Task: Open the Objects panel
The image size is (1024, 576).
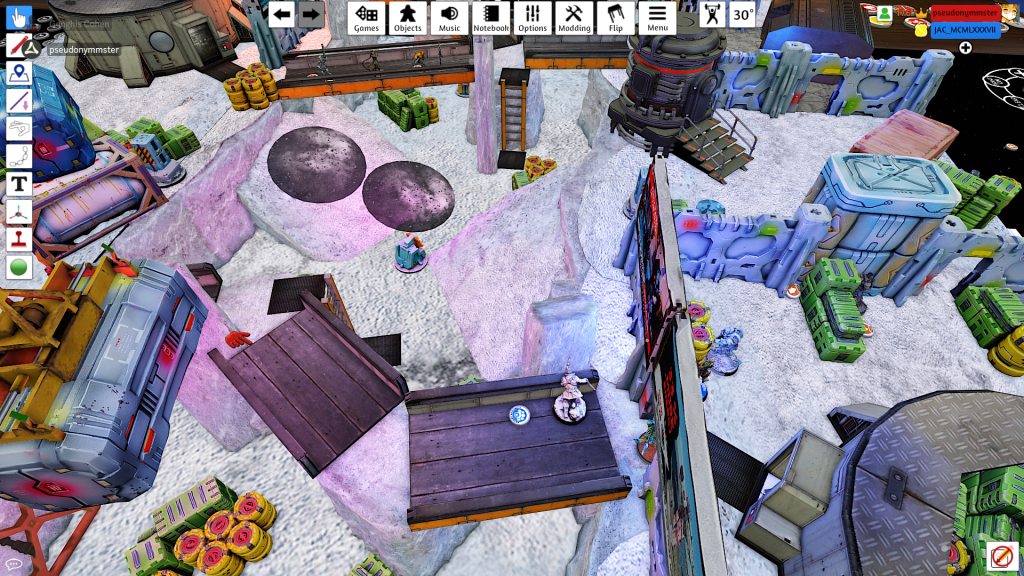Action: 407,17
